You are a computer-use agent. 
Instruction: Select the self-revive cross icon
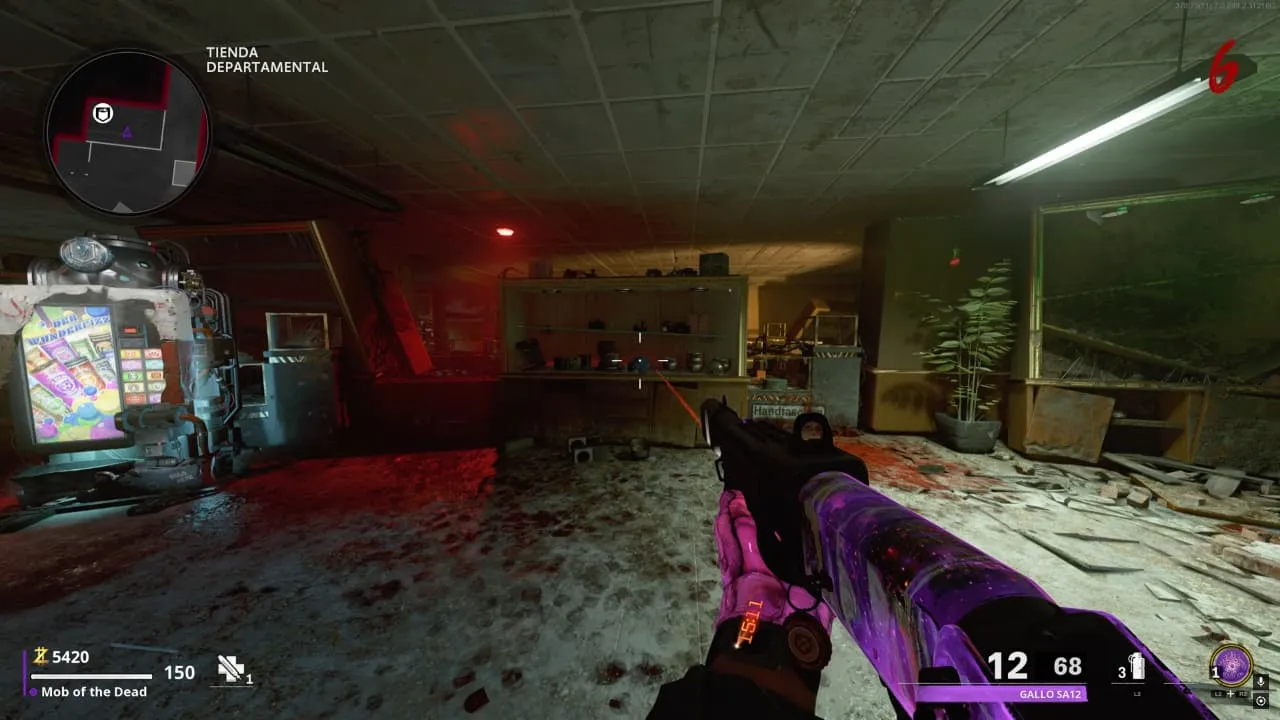click(231, 669)
